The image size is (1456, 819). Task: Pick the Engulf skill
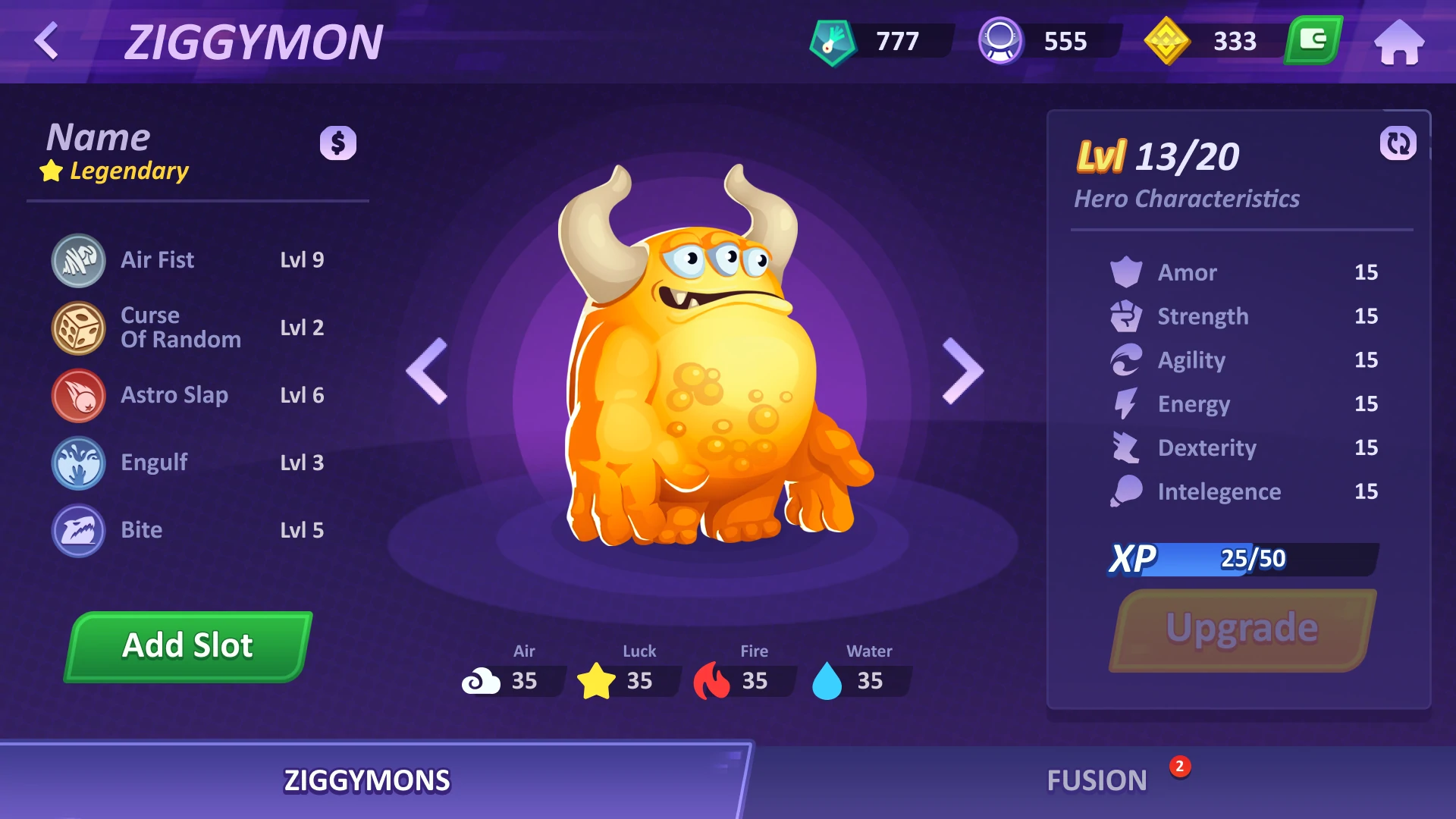click(154, 463)
